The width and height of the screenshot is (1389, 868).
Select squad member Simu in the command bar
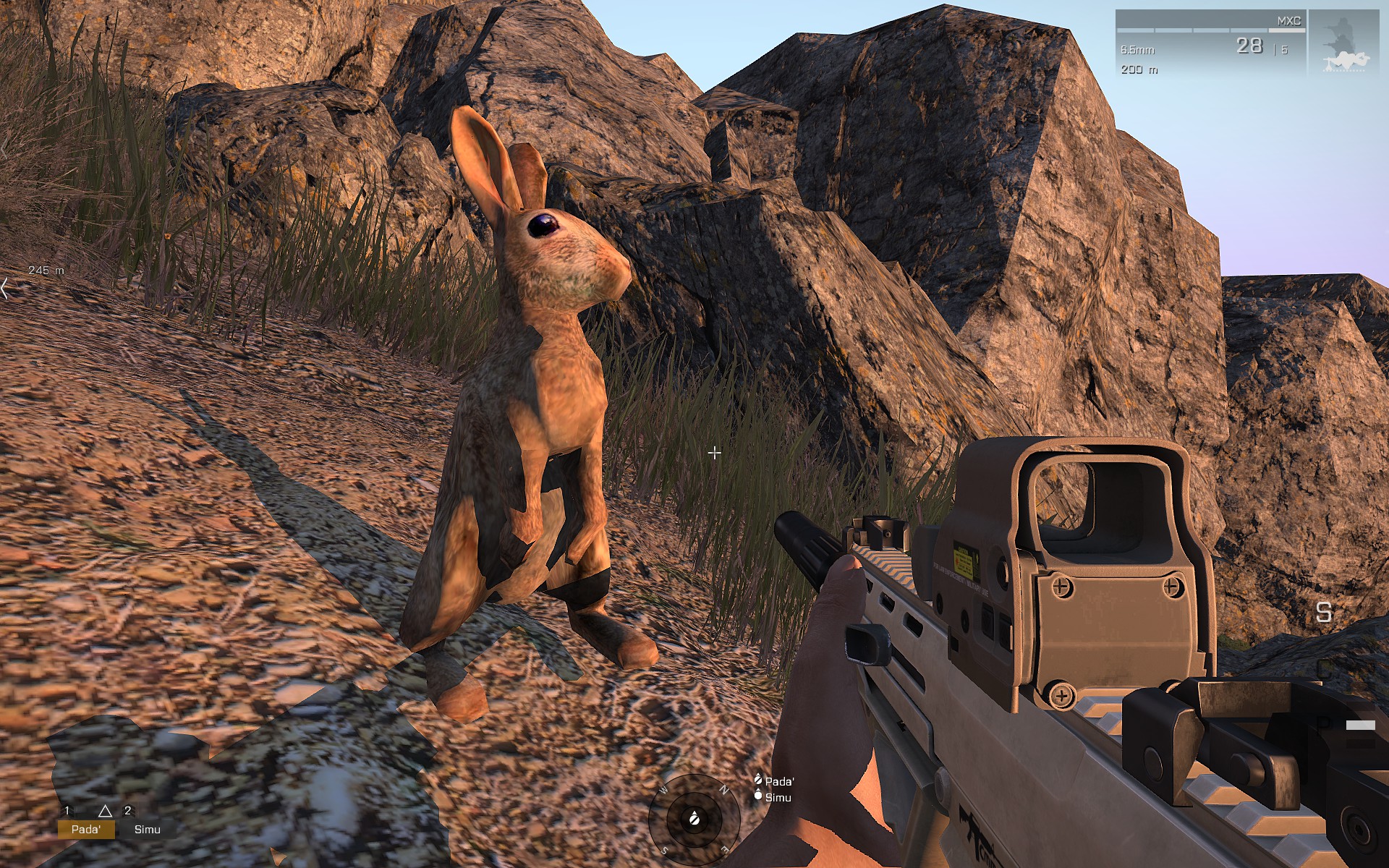coord(147,829)
